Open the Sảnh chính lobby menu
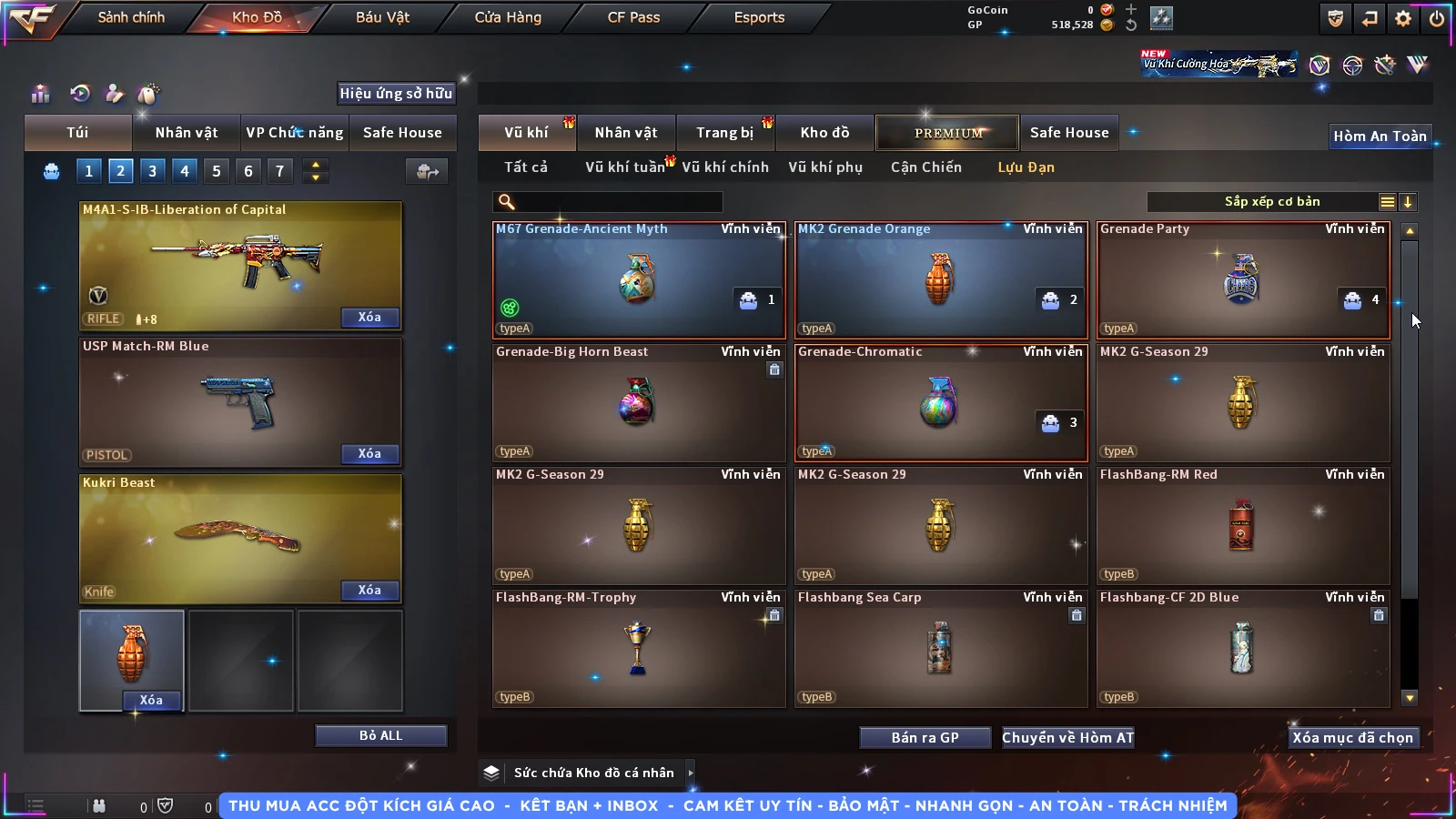 tap(131, 17)
